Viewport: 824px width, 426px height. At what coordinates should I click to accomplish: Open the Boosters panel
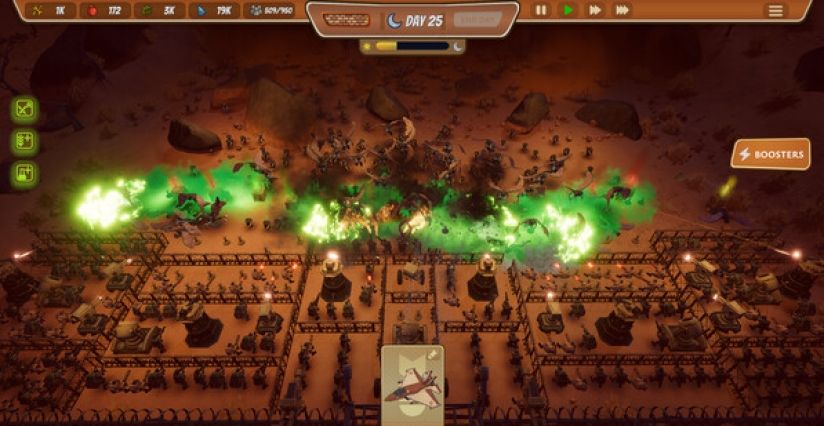770,154
